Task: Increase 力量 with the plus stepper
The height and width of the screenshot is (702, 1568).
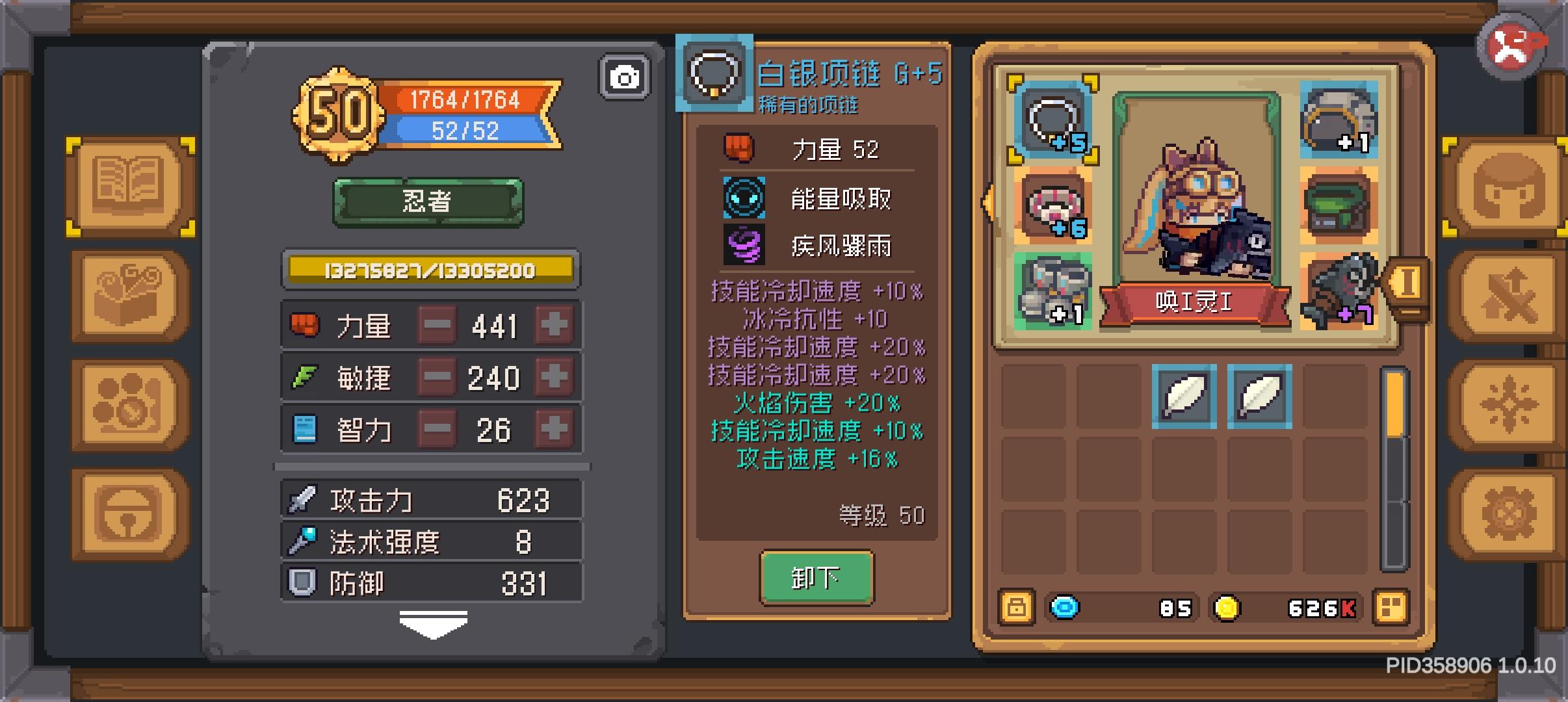Action: coord(553,325)
